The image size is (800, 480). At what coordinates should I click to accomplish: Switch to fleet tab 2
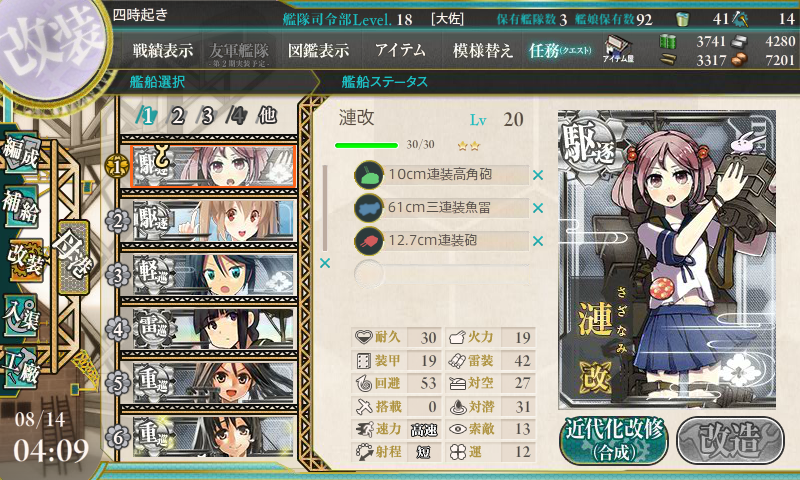pos(177,116)
